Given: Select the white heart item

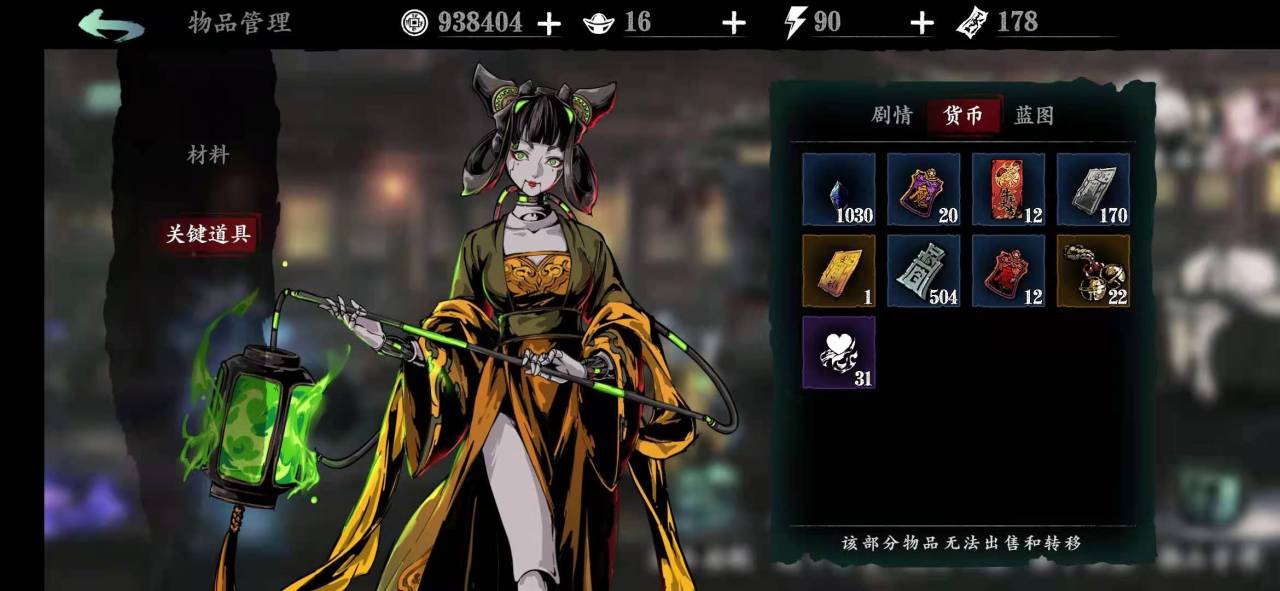Looking at the screenshot, I should click(x=838, y=353).
